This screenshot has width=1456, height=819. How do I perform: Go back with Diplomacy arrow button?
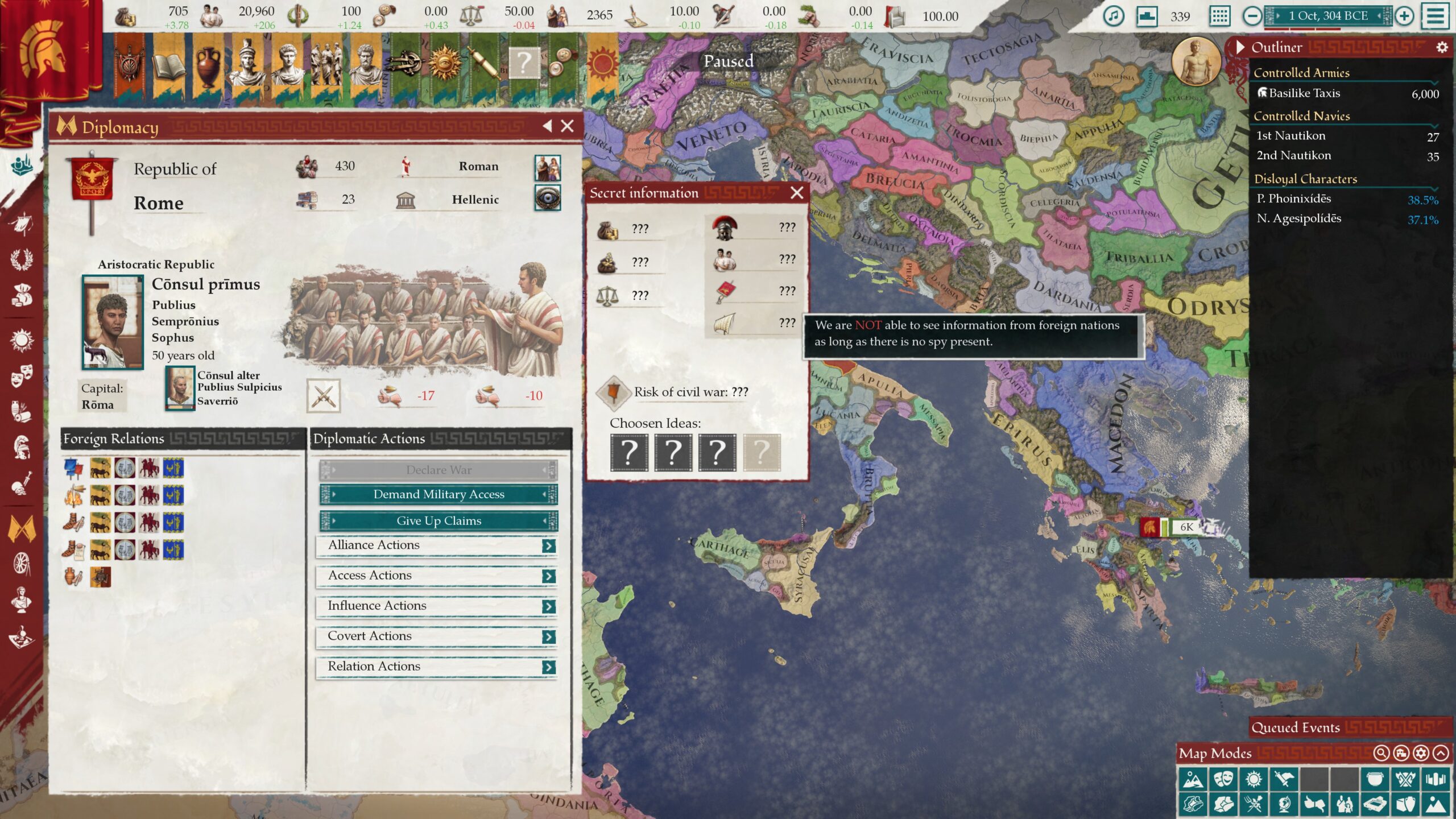click(x=547, y=126)
